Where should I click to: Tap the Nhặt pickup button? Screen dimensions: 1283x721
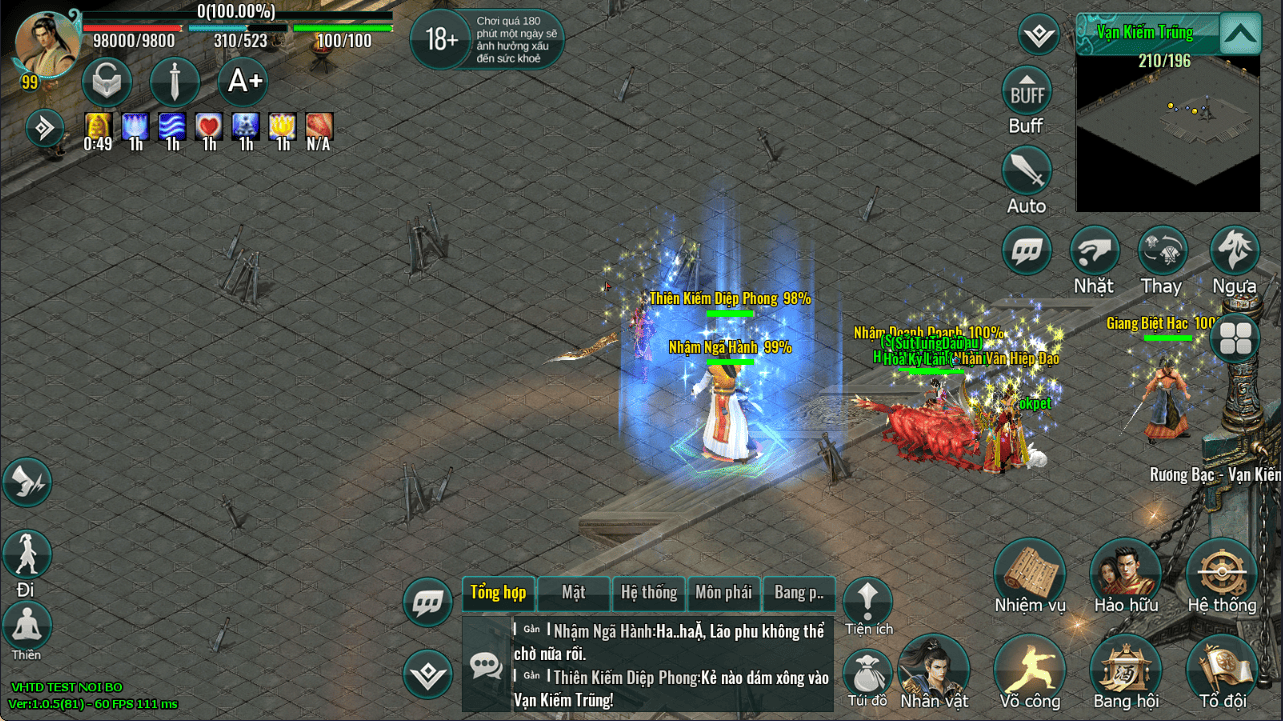click(1094, 251)
